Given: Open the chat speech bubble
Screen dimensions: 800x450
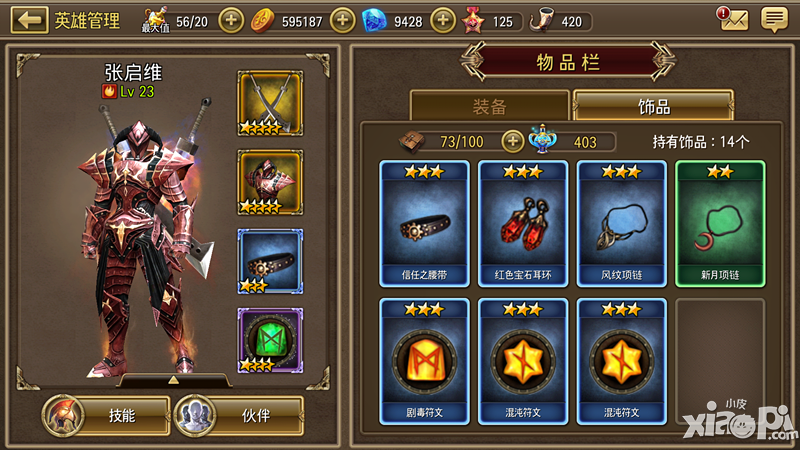Looking at the screenshot, I should (x=773, y=19).
